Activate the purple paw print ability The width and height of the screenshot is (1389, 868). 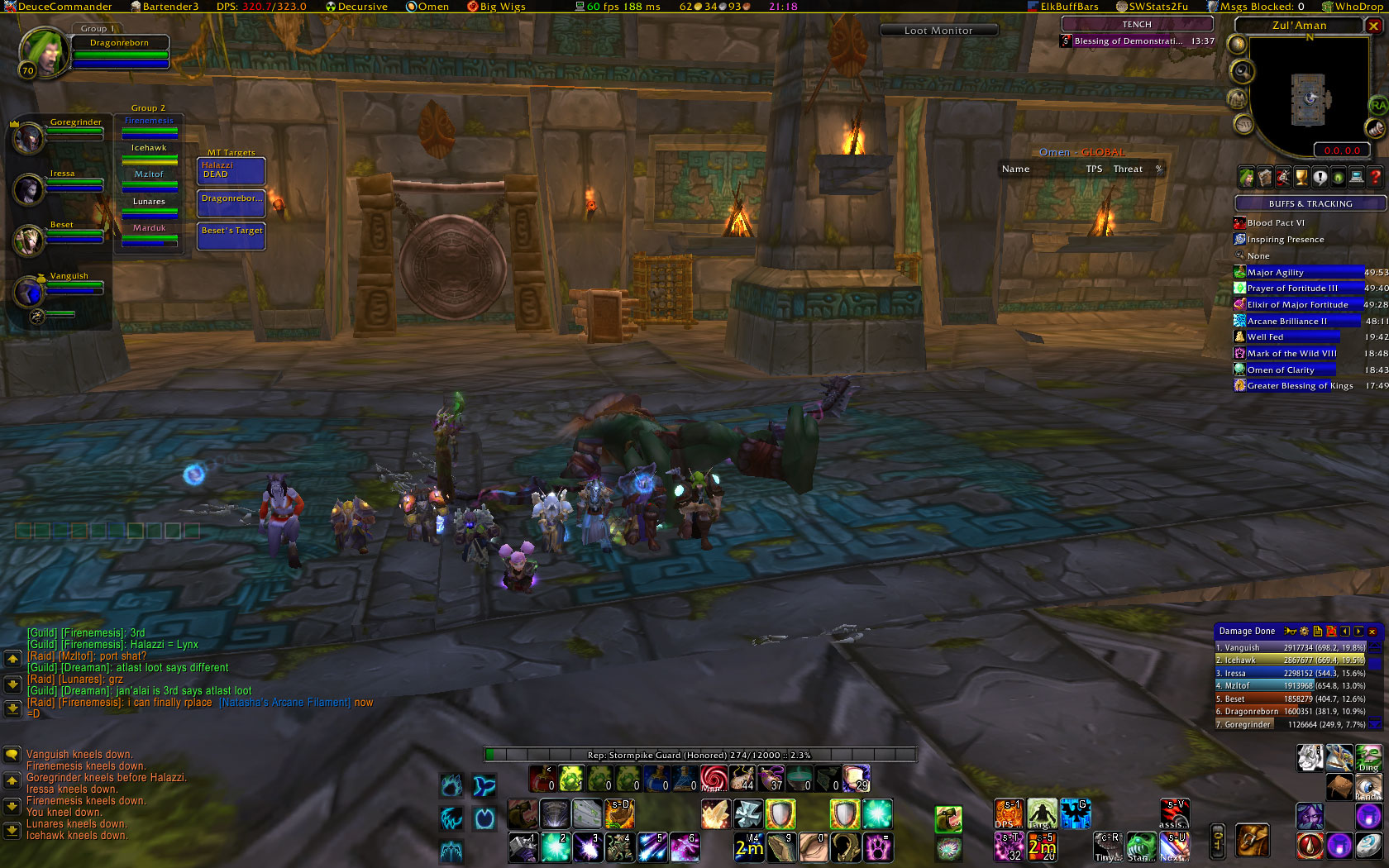click(876, 847)
